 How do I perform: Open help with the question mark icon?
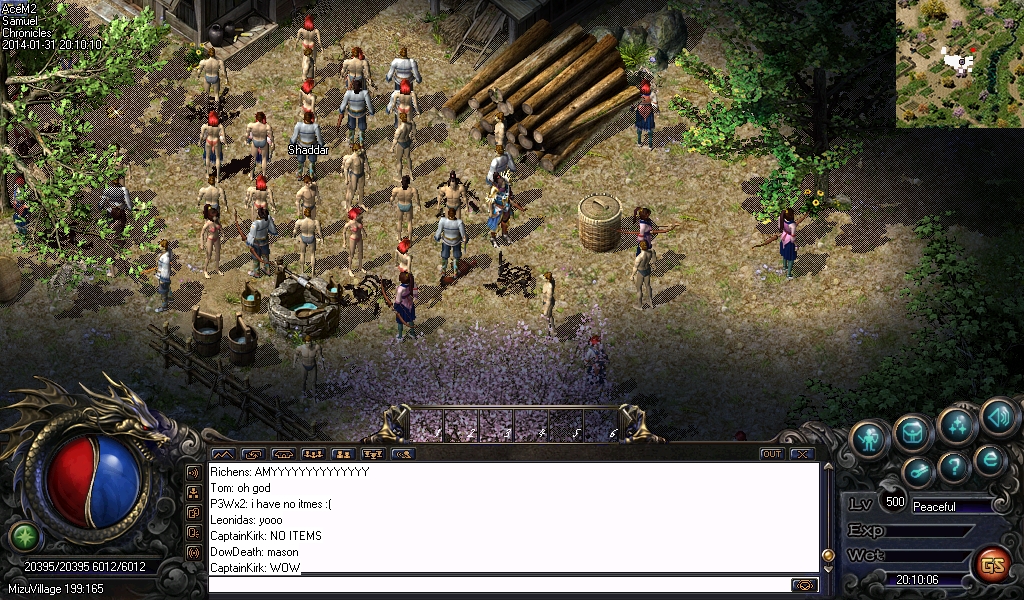(954, 466)
